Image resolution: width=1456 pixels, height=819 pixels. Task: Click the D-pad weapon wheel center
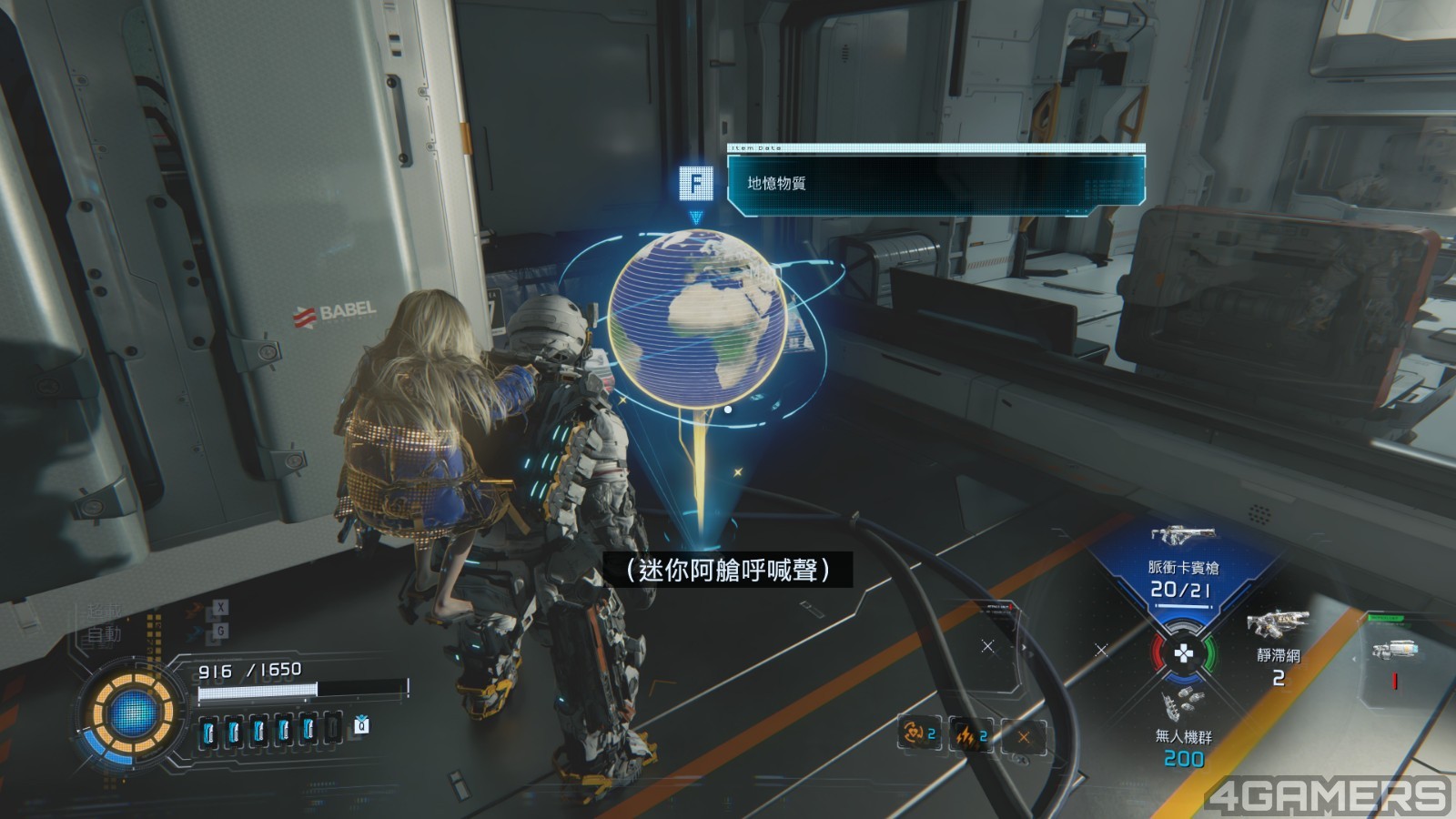coord(1182,652)
